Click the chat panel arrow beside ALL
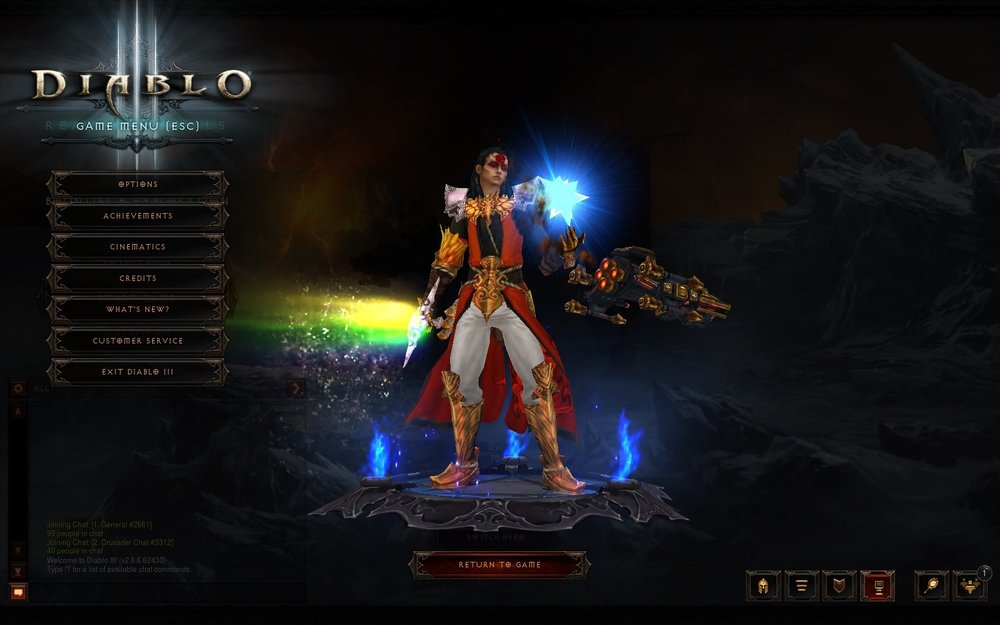 [296, 388]
